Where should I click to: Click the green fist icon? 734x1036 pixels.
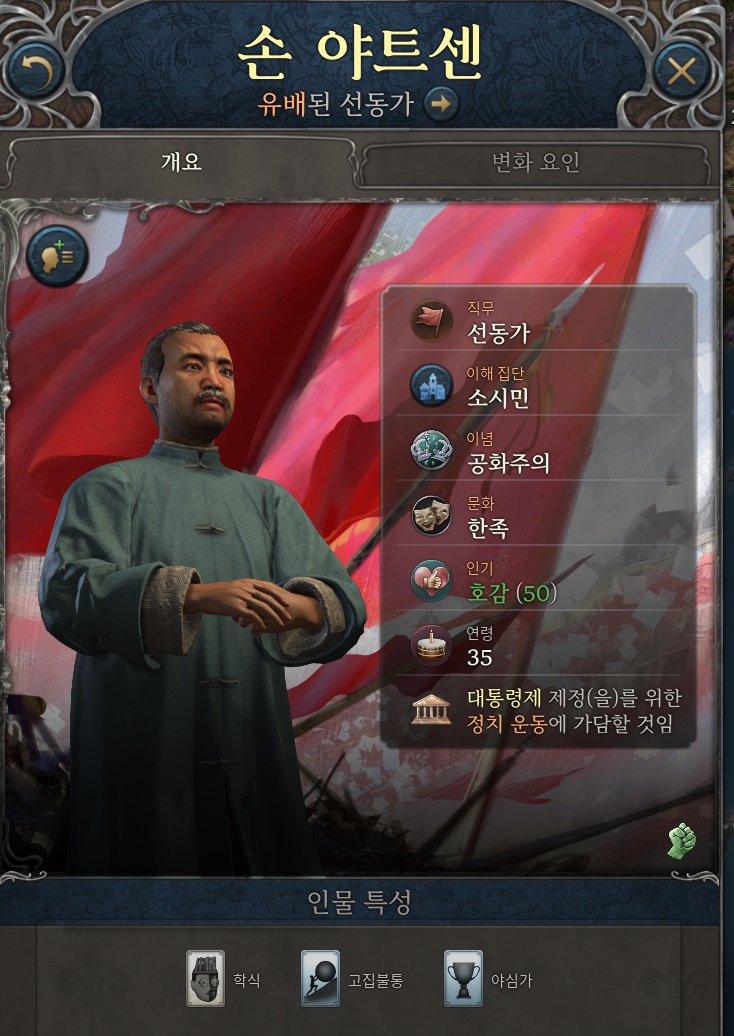tap(682, 841)
